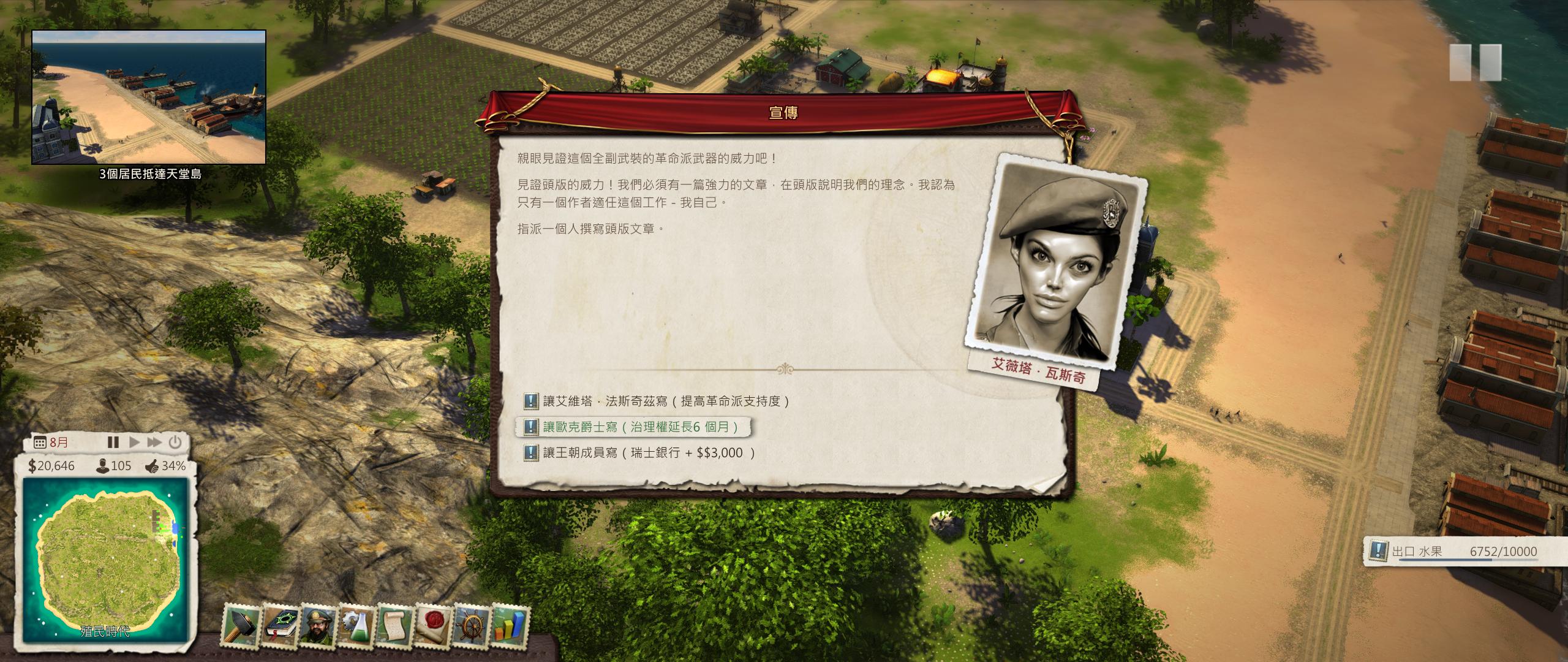Set game speed to normal play
Image resolution: width=1568 pixels, height=662 pixels.
134,442
